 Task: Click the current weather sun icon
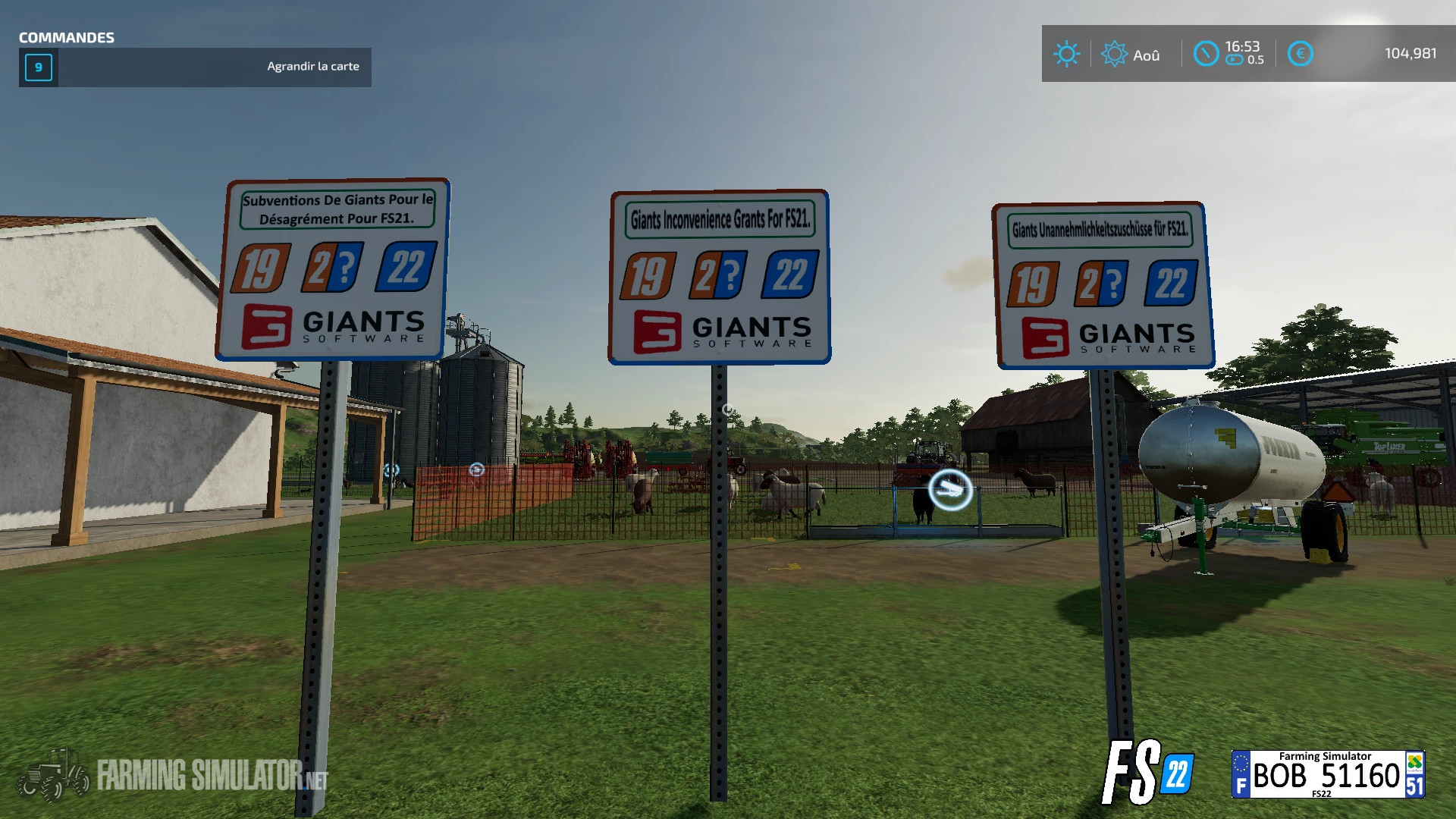coord(1068,54)
